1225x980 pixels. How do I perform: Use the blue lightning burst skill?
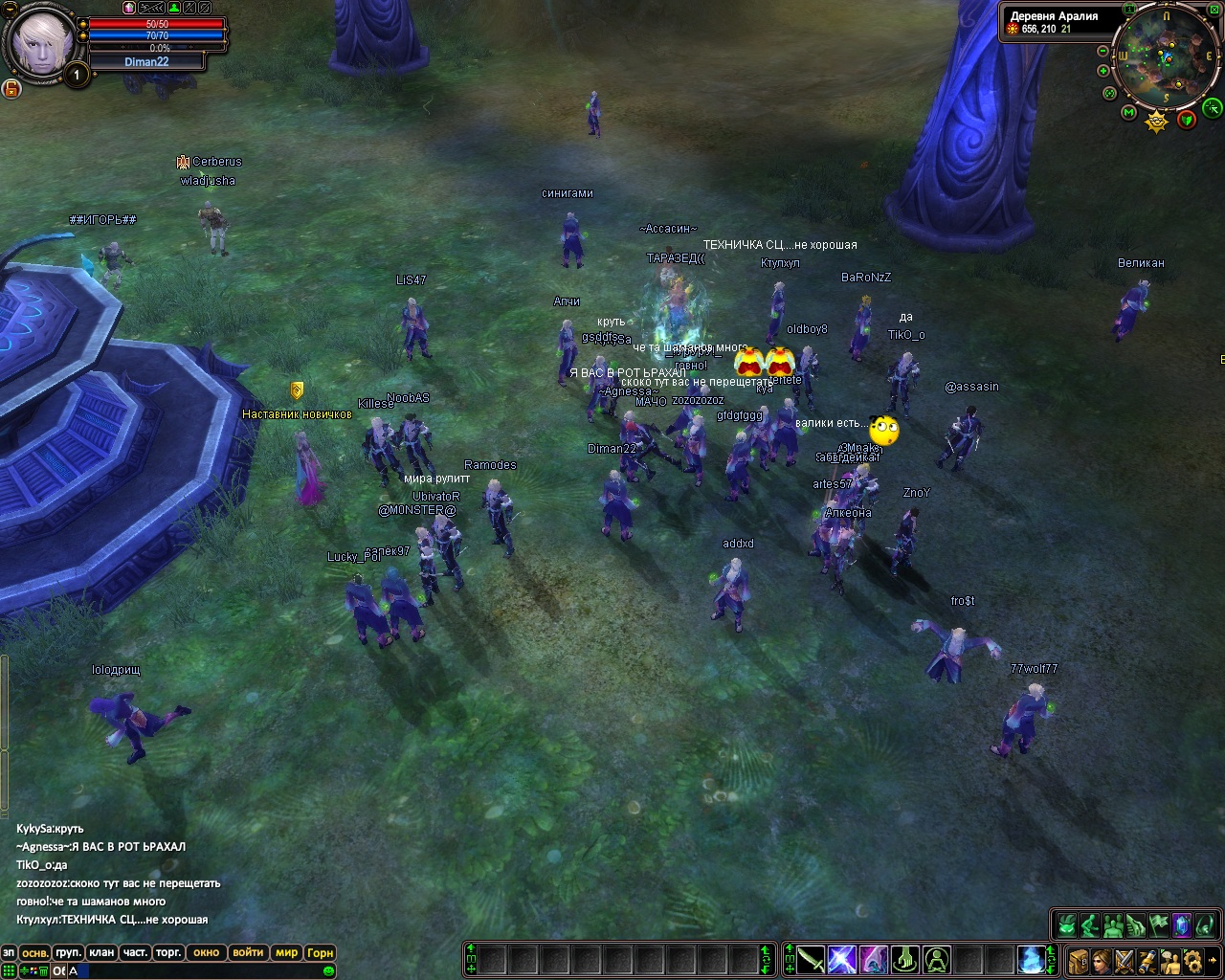tap(842, 958)
